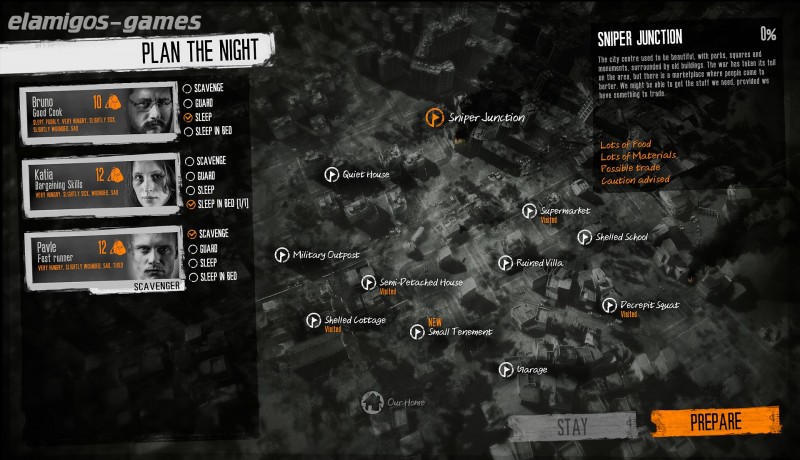Viewport: 800px width, 460px height.
Task: Pick the Decrepit Squat marker
Action: click(x=609, y=305)
